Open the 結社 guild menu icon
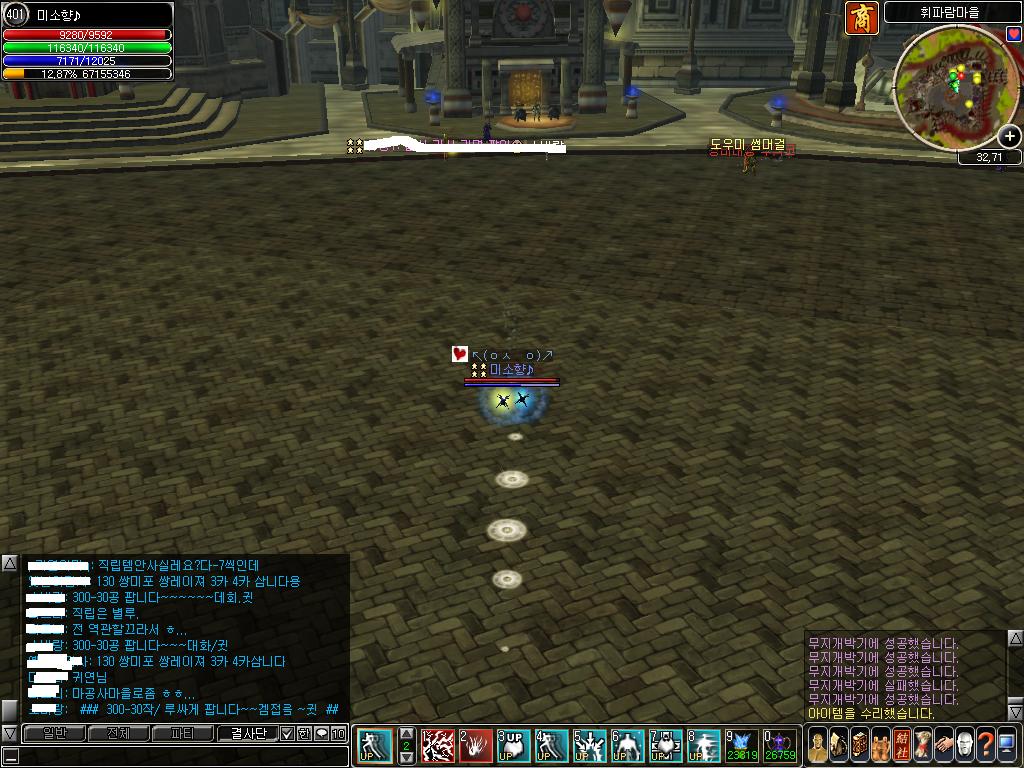 click(x=902, y=745)
